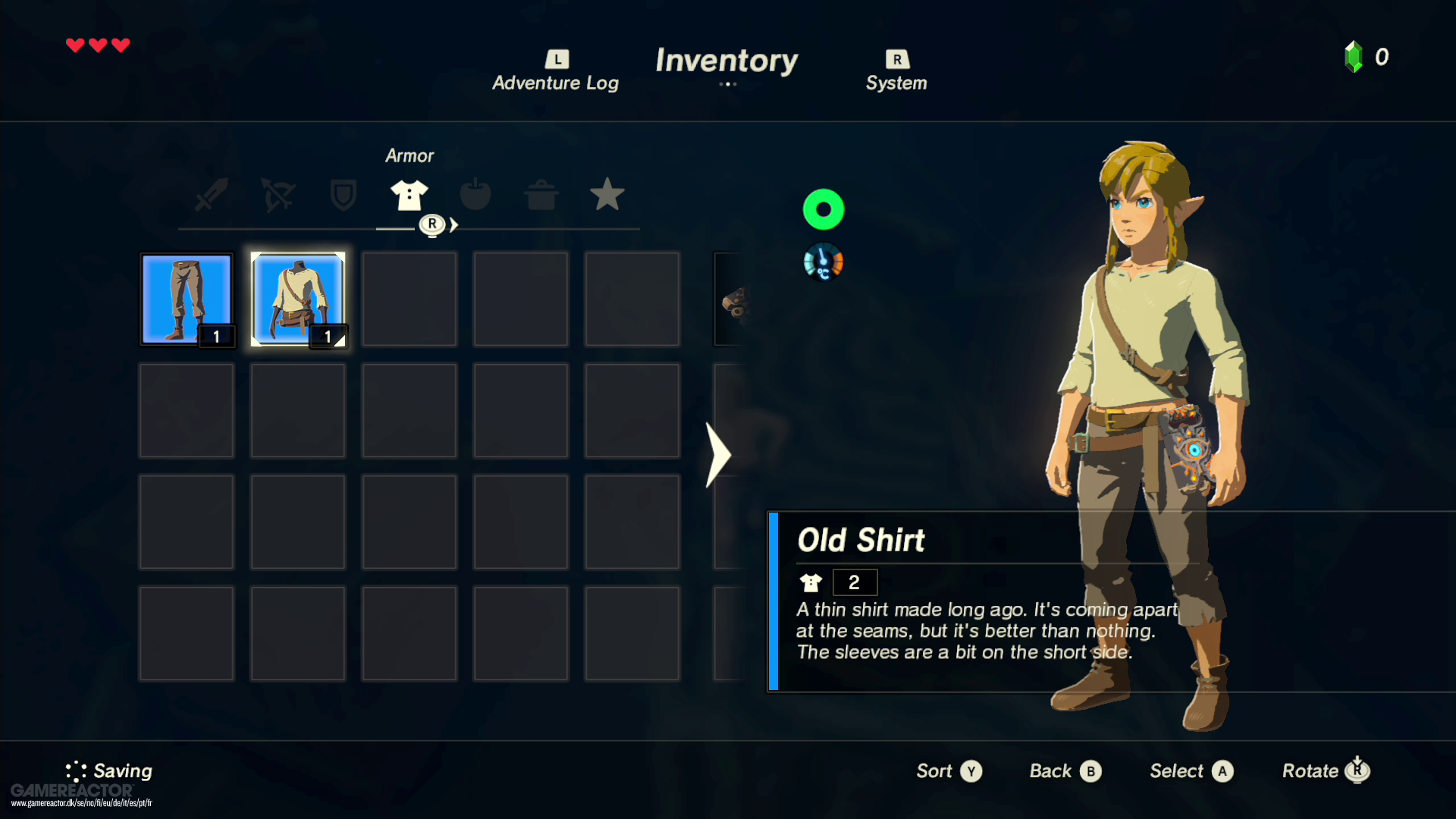Click Back to exit the inventory

[1063, 770]
